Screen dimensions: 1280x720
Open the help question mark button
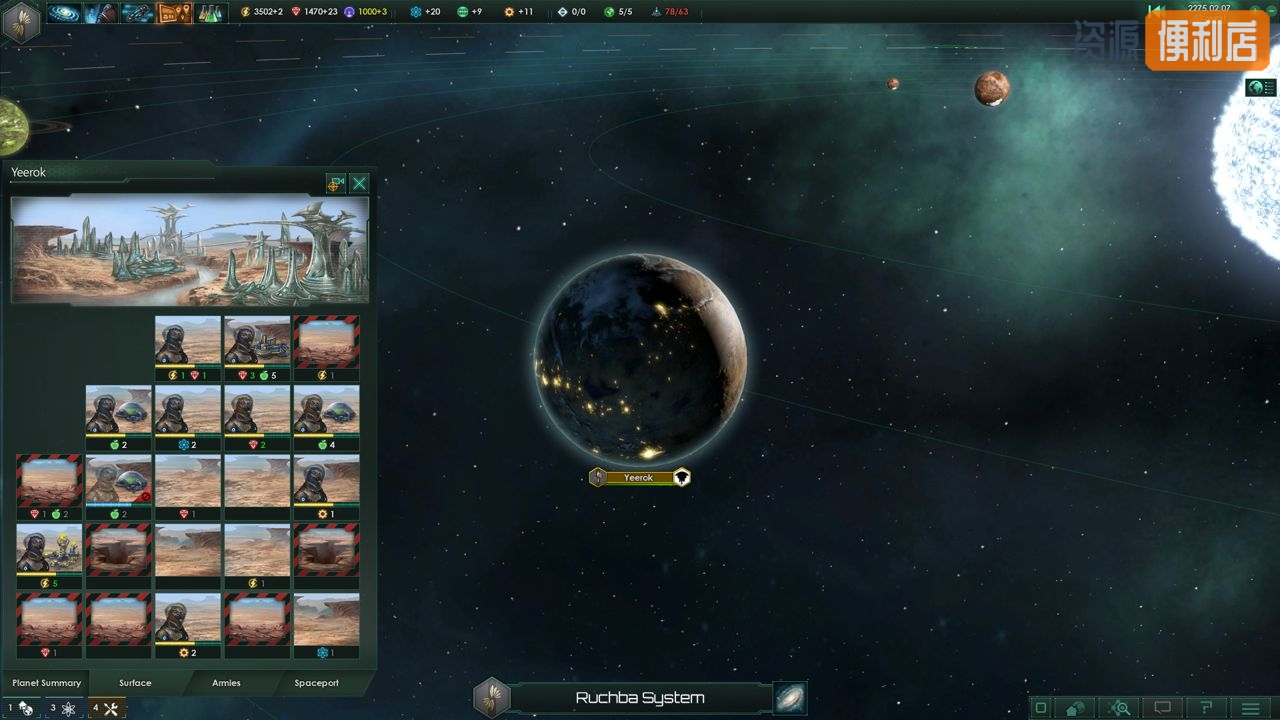point(1207,708)
